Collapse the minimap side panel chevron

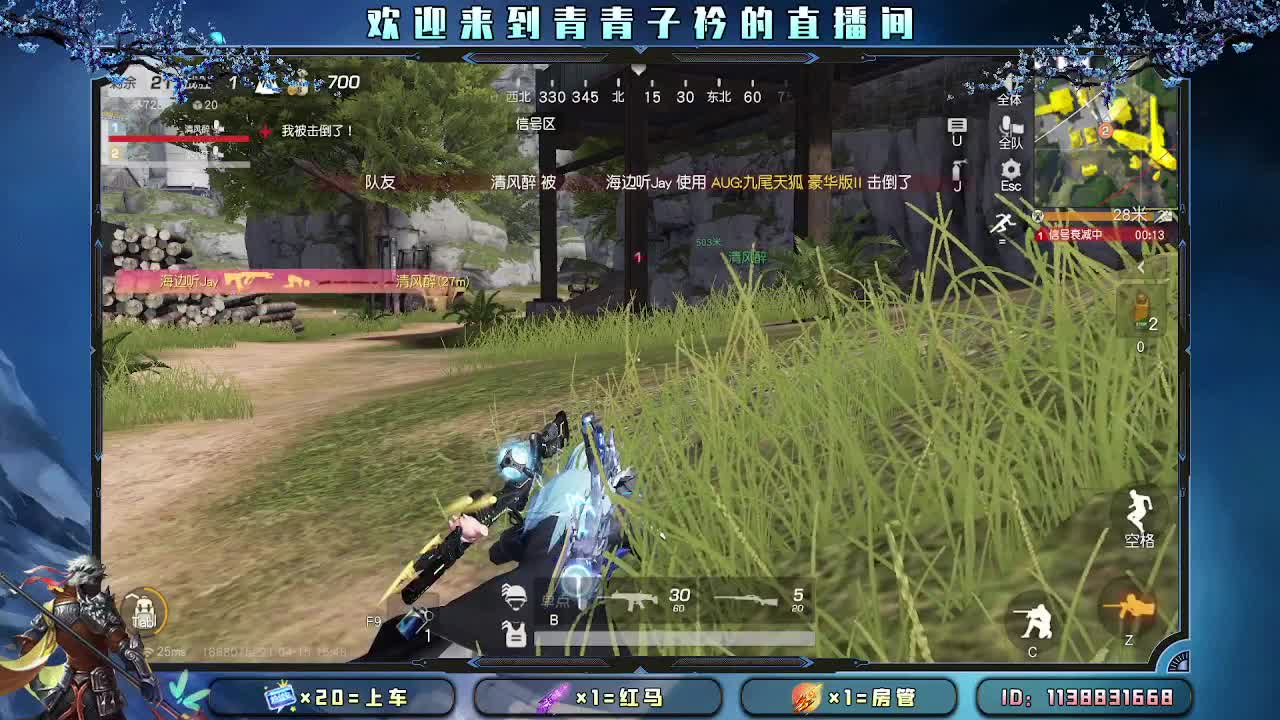[1143, 268]
